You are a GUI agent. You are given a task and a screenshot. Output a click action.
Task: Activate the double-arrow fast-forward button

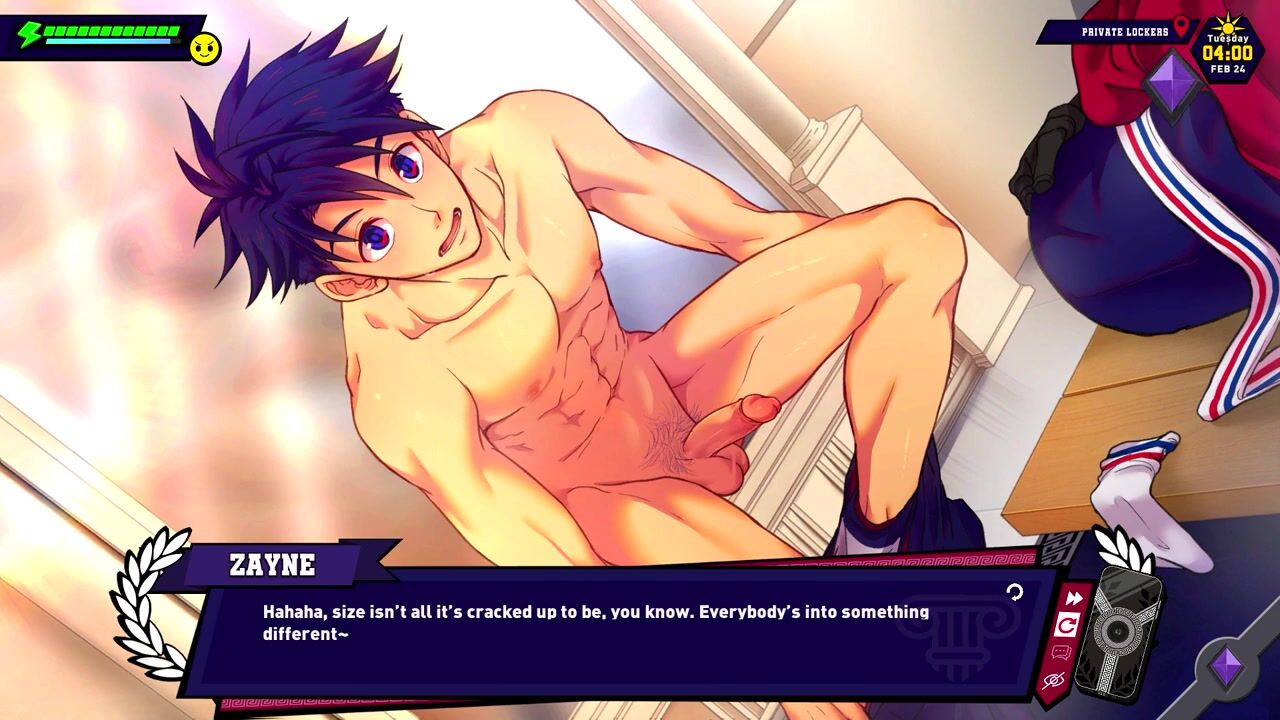[1073, 598]
